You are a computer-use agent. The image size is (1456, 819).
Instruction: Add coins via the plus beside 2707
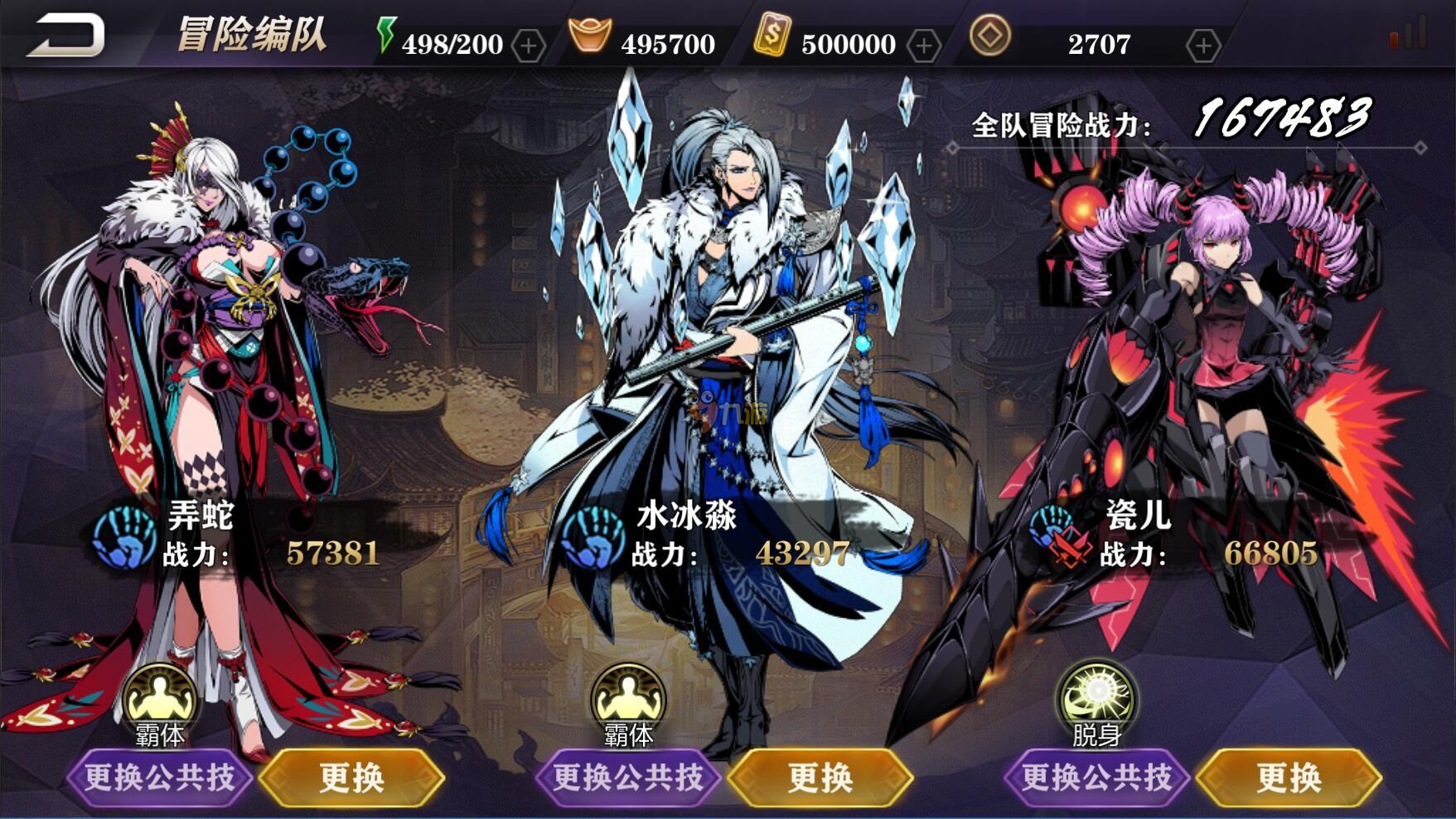tap(1202, 46)
